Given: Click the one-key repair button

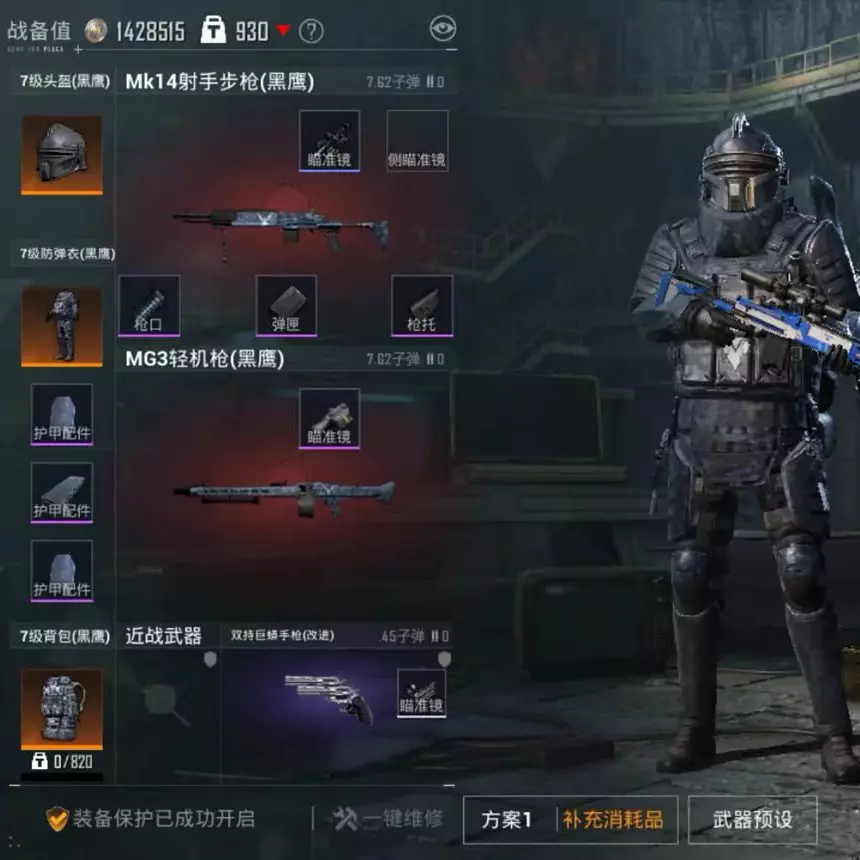Looking at the screenshot, I should point(388,819).
